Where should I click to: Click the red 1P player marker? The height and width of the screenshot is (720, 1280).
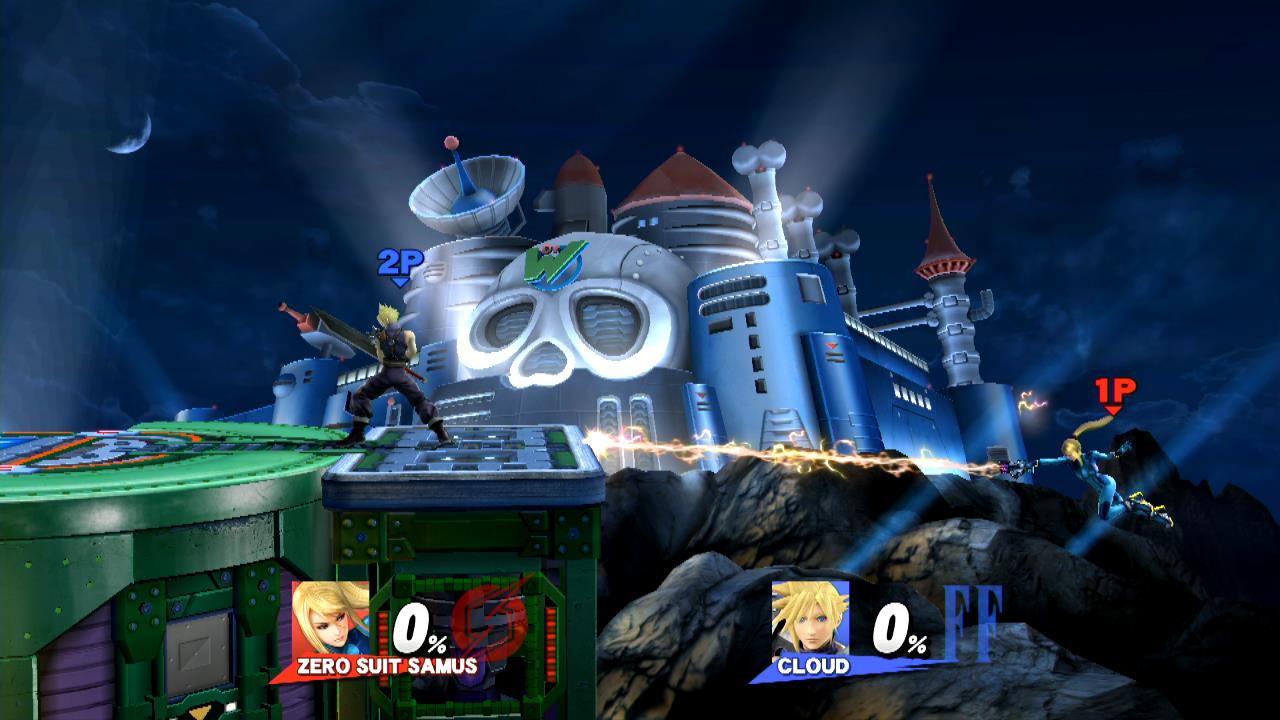pyautogui.click(x=1113, y=392)
